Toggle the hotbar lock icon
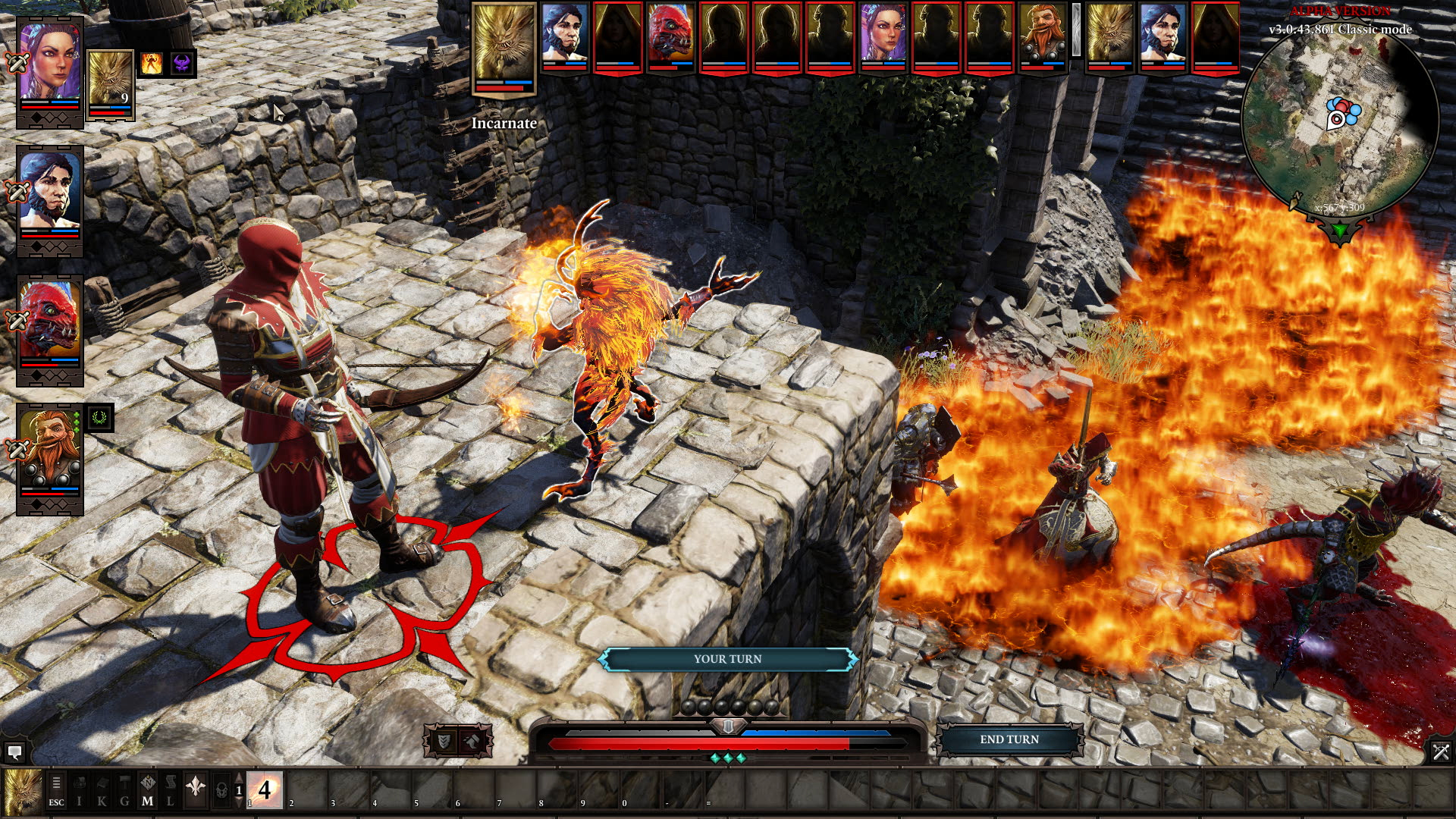This screenshot has width=1456, height=819. pyautogui.click(x=221, y=790)
